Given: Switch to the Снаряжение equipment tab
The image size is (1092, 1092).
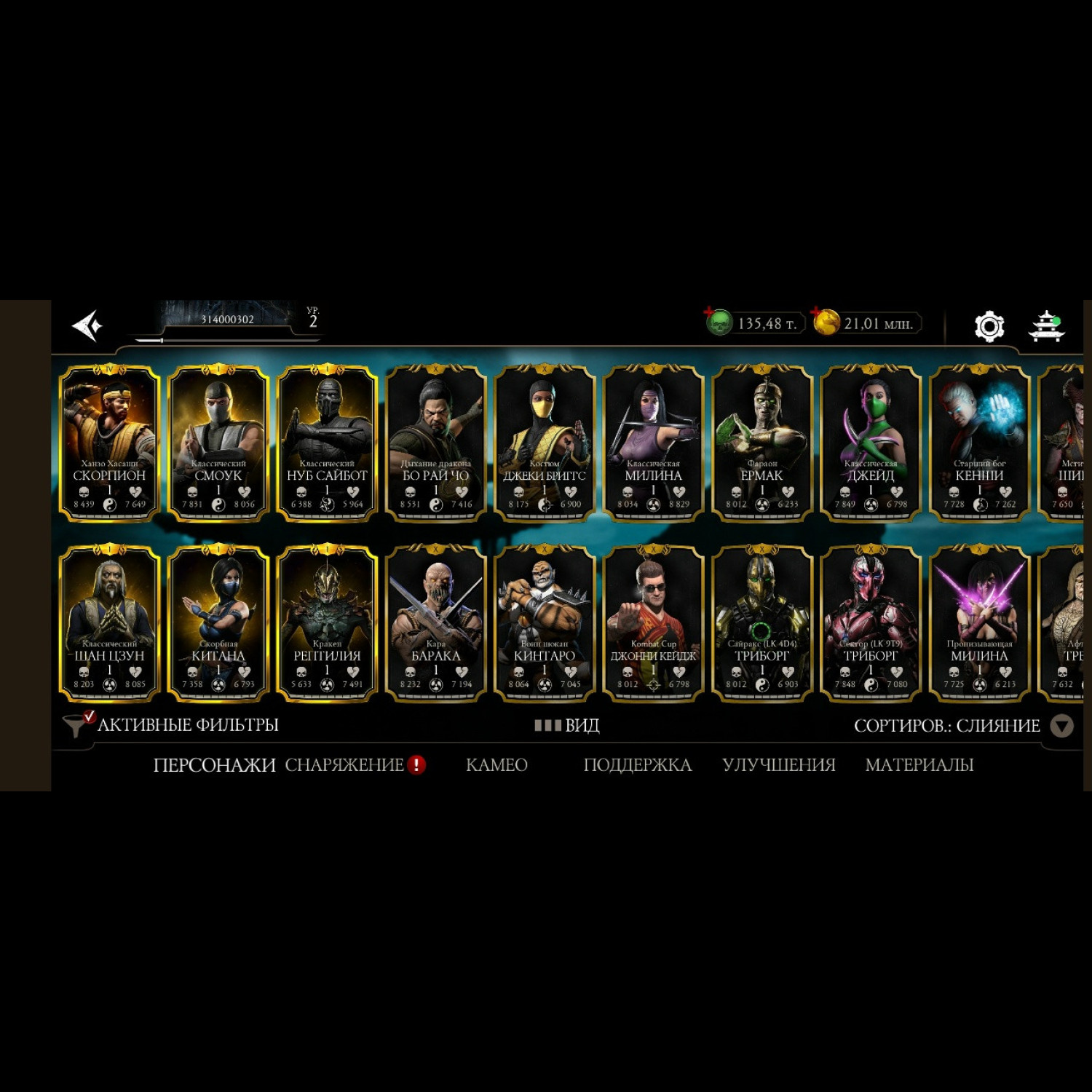Looking at the screenshot, I should [344, 764].
